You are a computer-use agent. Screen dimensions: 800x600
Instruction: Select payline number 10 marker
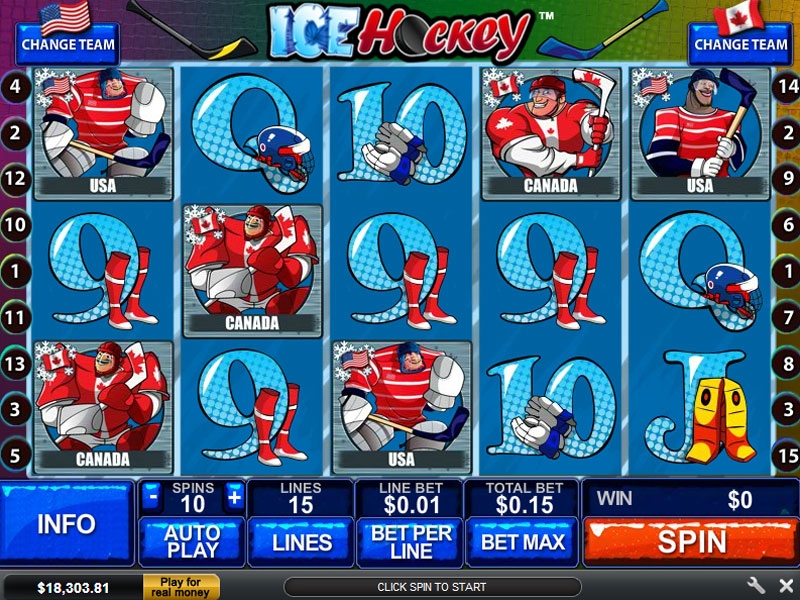15,226
